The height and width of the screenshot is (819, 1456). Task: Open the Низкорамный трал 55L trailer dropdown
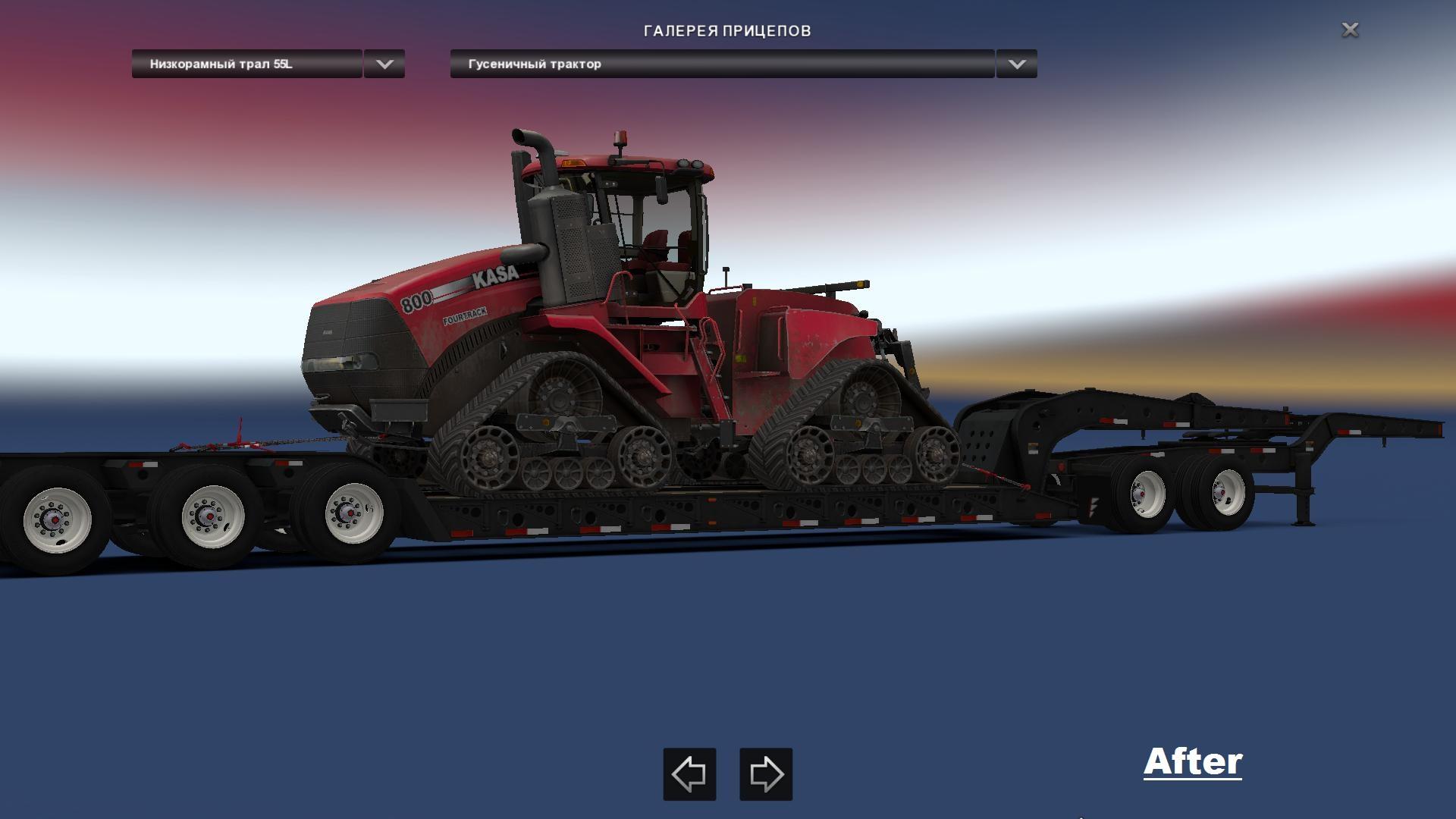click(246, 64)
